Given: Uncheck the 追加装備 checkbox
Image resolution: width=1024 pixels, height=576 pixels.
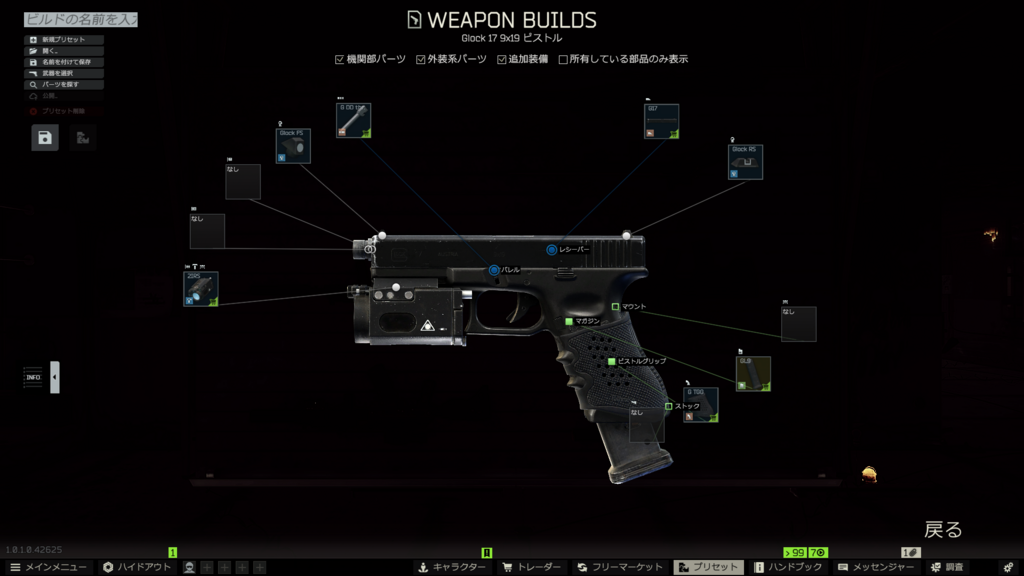Looking at the screenshot, I should [502, 59].
